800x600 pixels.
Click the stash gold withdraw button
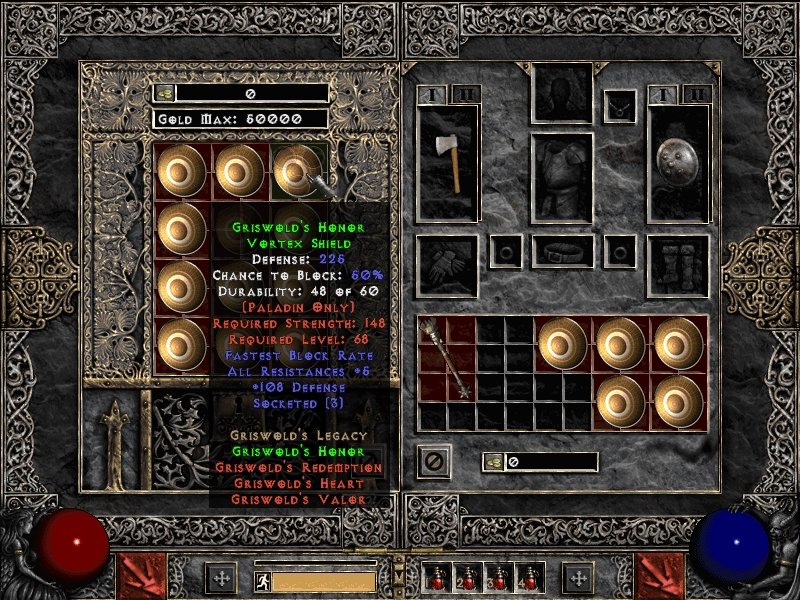click(164, 93)
